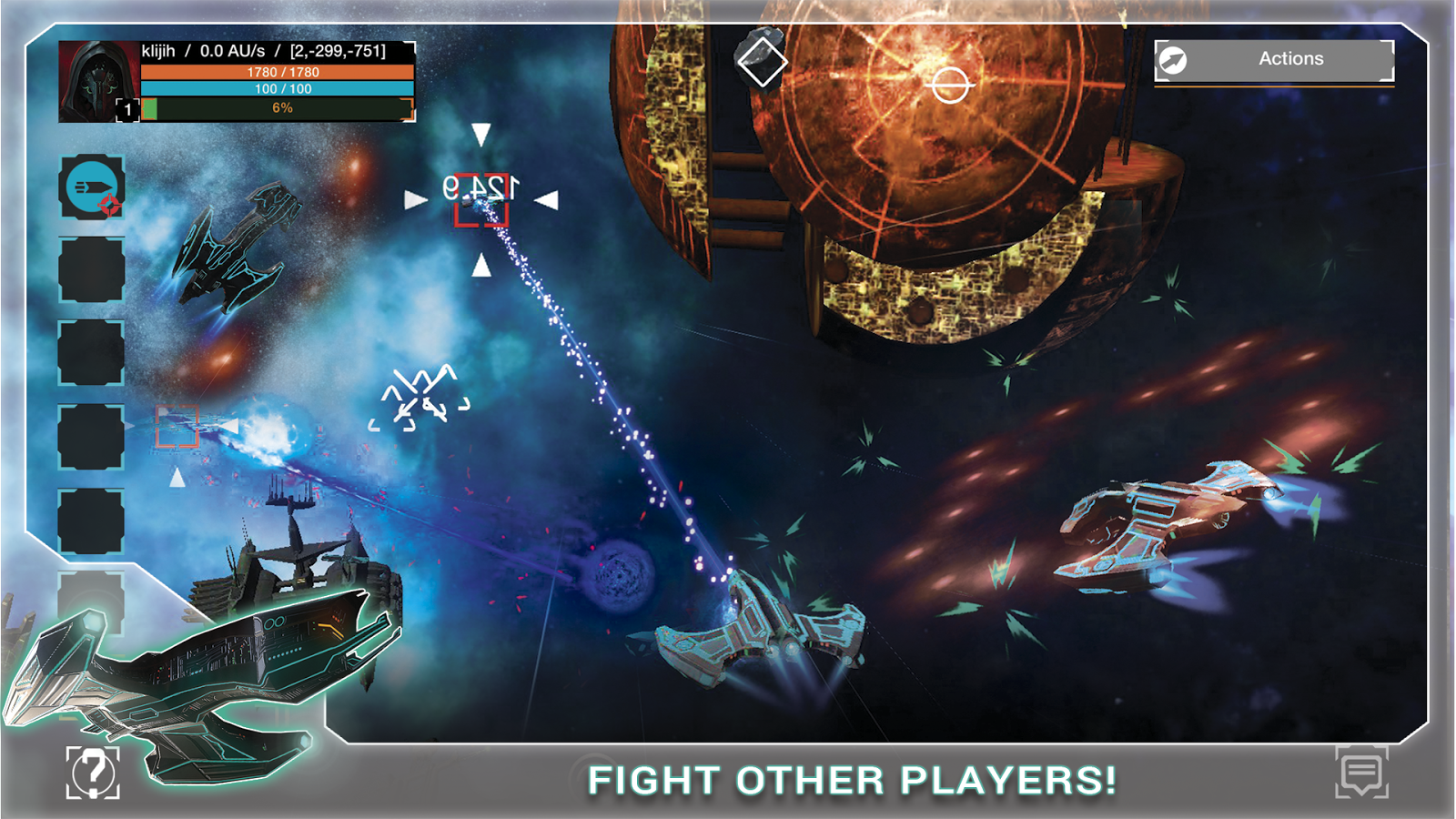Click the circular crosshair over the orange station
This screenshot has width=1456, height=819.
coord(950,85)
